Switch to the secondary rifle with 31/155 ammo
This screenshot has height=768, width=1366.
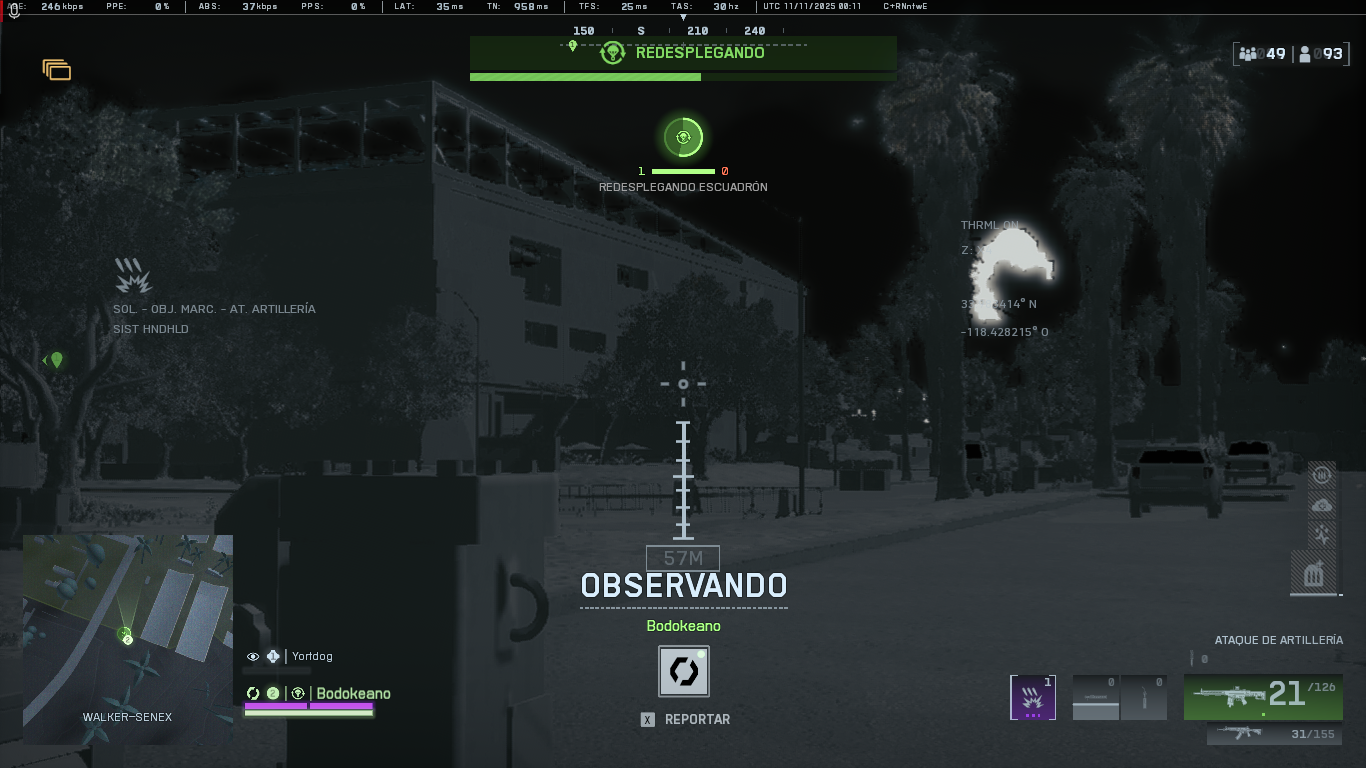coord(1274,734)
